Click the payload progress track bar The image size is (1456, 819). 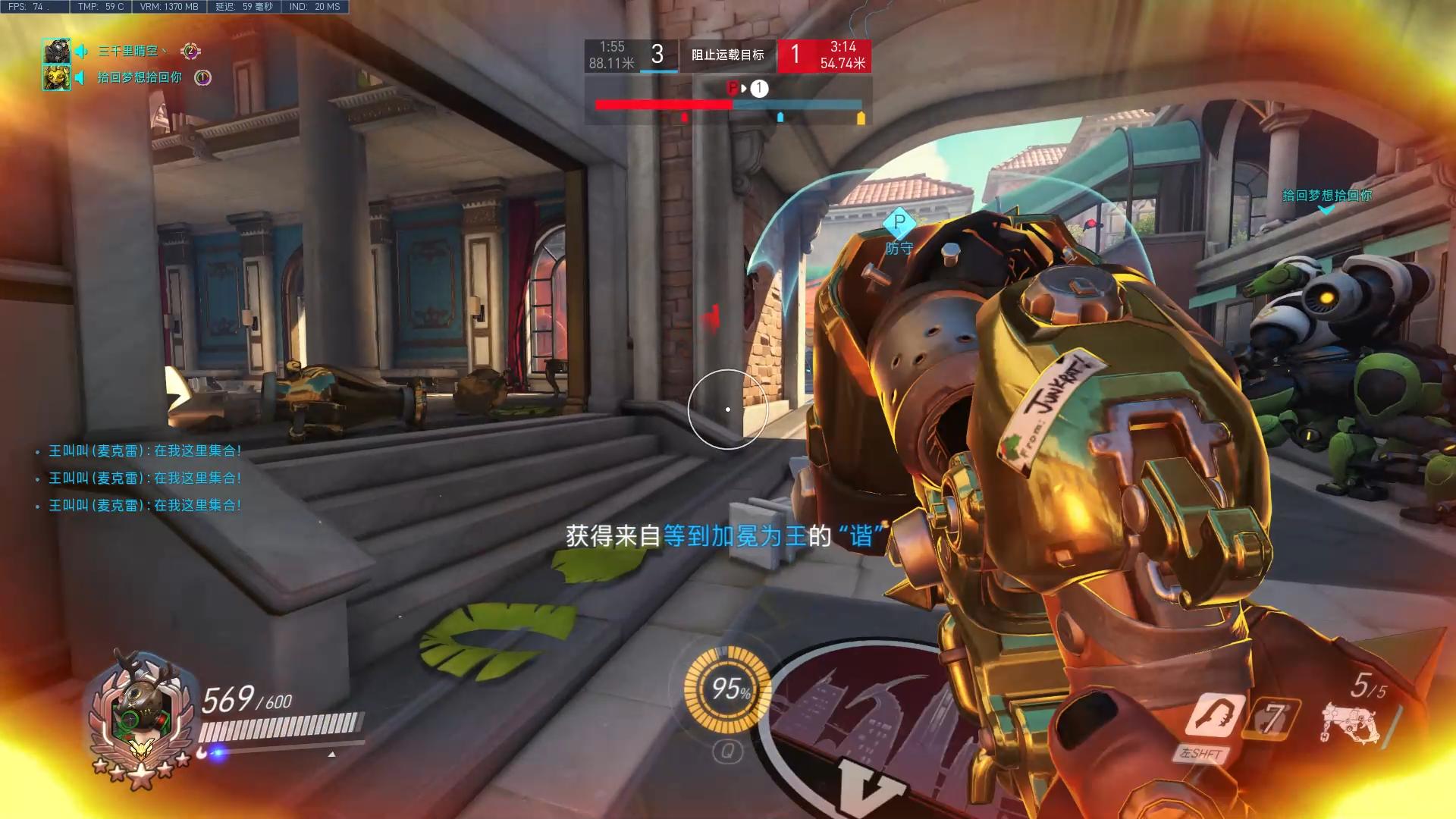pyautogui.click(x=728, y=105)
